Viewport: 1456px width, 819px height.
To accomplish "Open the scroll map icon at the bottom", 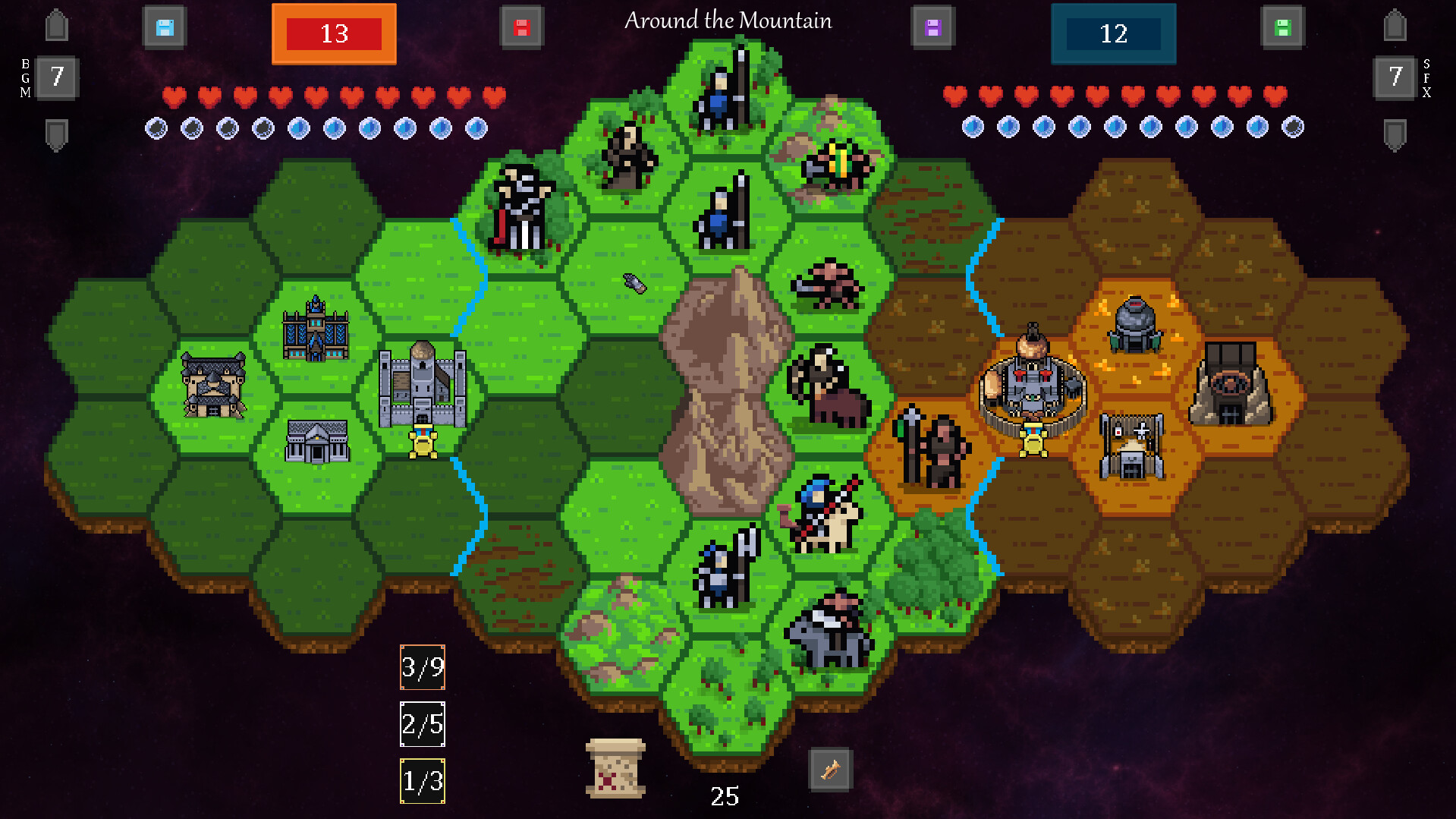I will click(x=615, y=769).
